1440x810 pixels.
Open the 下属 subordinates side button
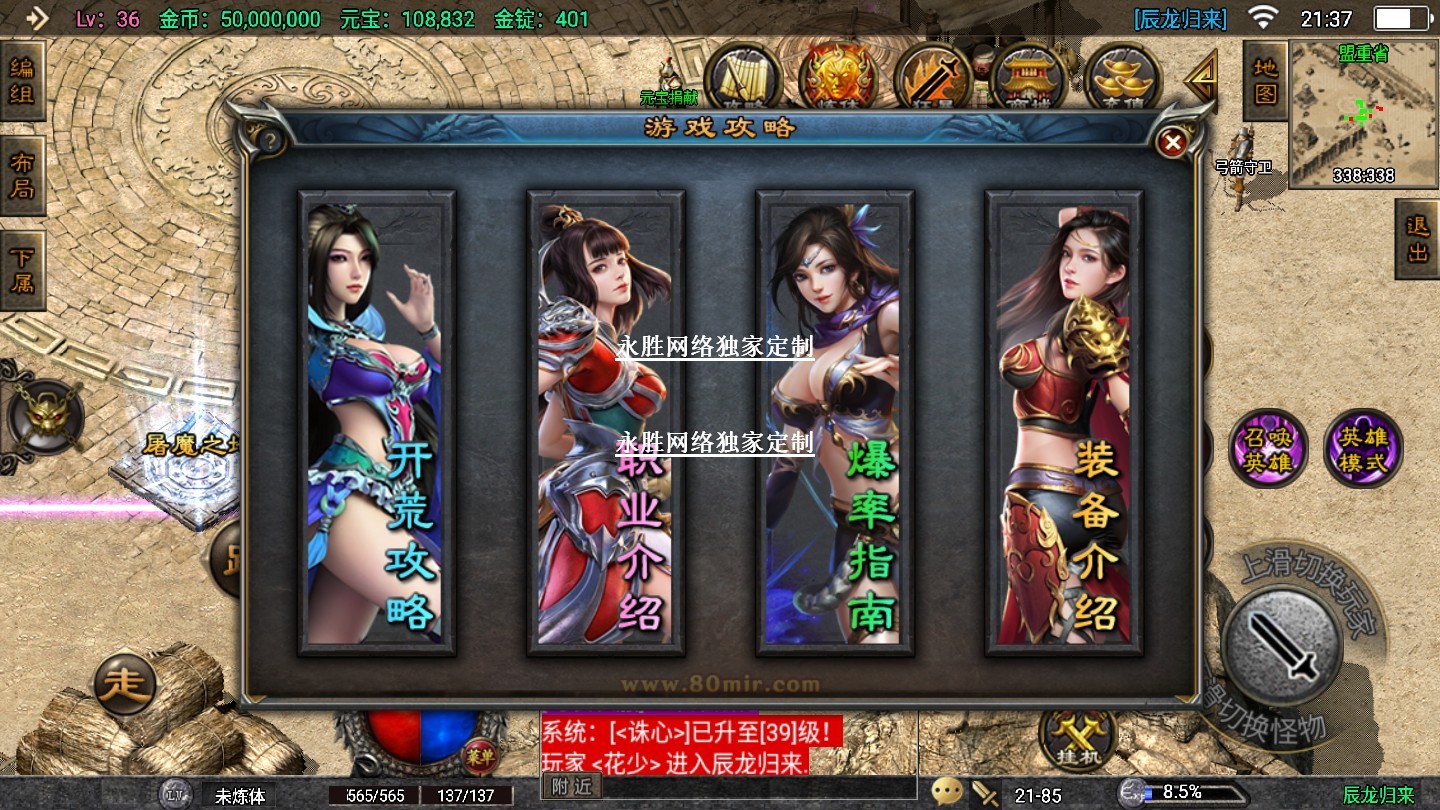[21, 269]
